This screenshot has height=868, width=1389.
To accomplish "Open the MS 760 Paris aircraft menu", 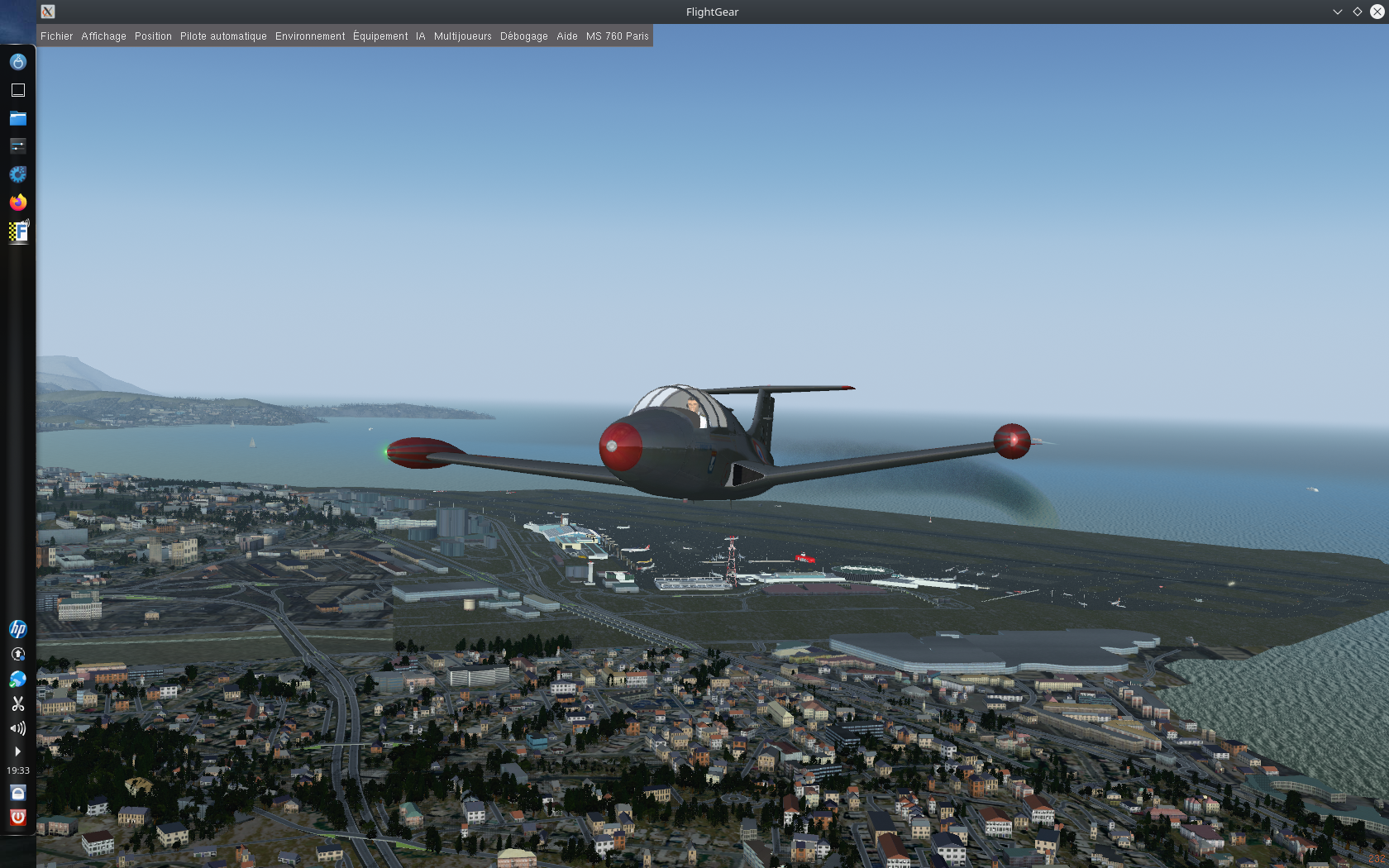I will click(x=617, y=36).
